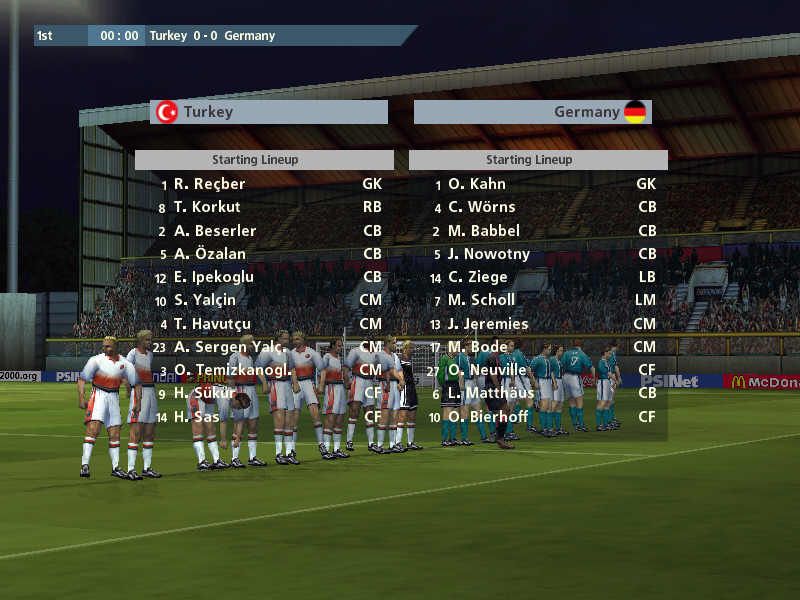Image resolution: width=800 pixels, height=600 pixels.
Task: Select H. Sükür's lineup row
Action: [x=204, y=393]
